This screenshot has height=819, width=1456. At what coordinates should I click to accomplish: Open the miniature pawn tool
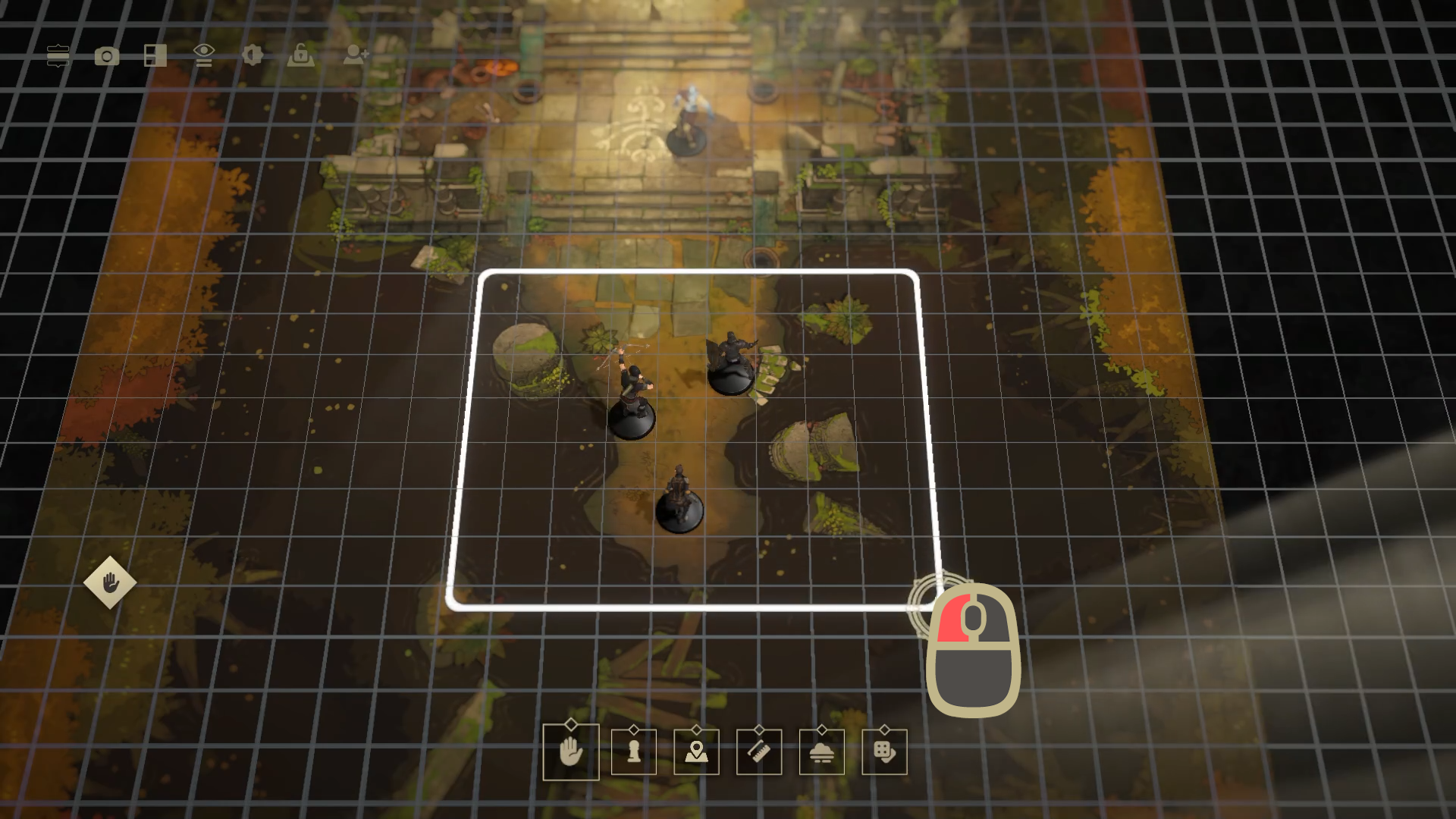(x=634, y=752)
